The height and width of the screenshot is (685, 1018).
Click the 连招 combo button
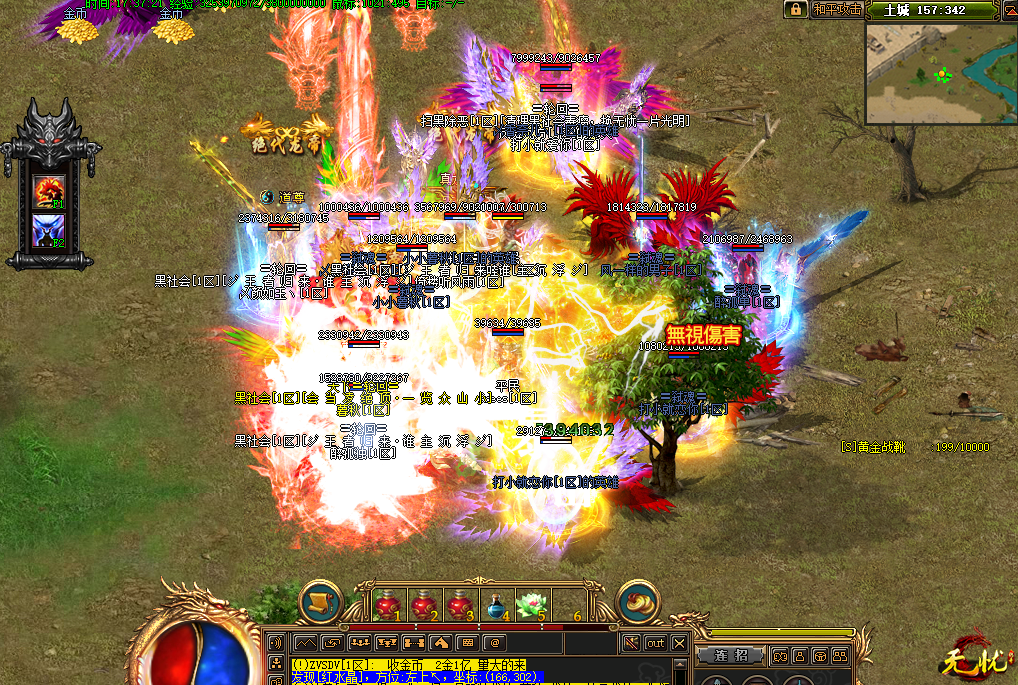732,655
